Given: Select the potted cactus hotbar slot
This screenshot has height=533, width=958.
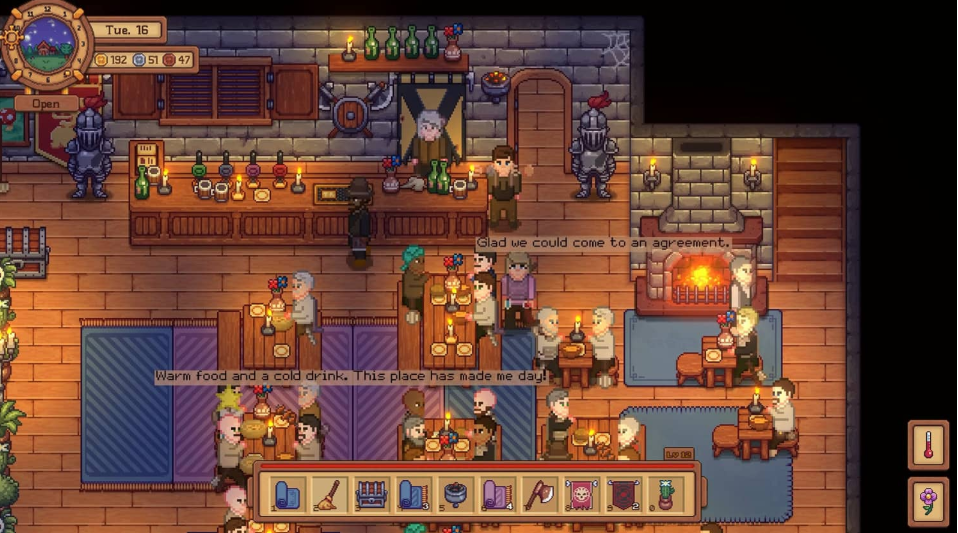Looking at the screenshot, I should pyautogui.click(x=665, y=494).
